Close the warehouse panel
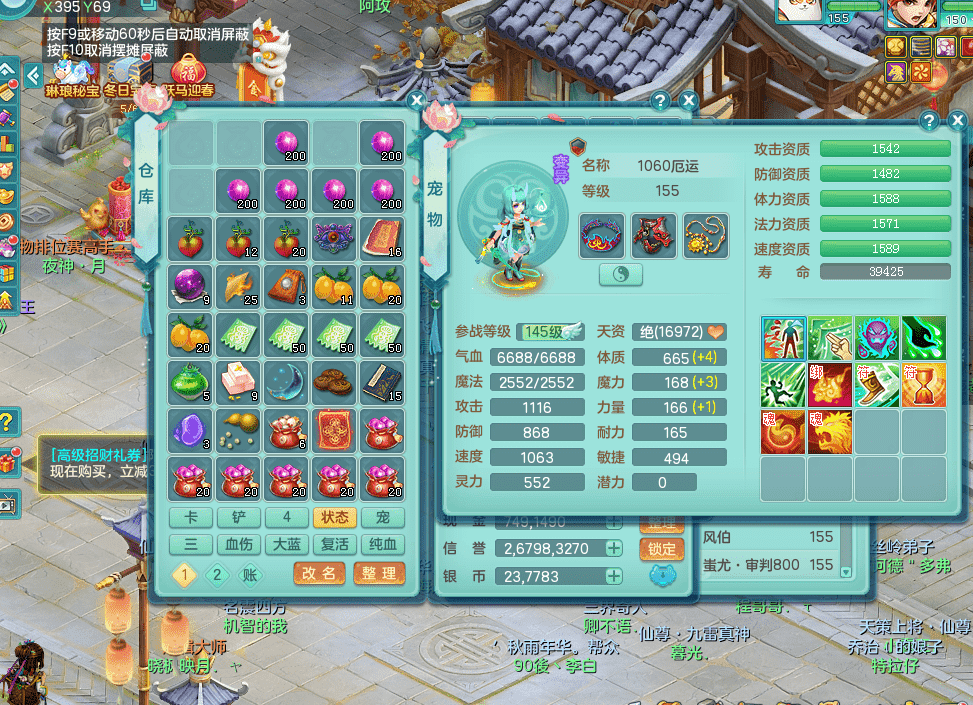The image size is (973, 705). 417,100
